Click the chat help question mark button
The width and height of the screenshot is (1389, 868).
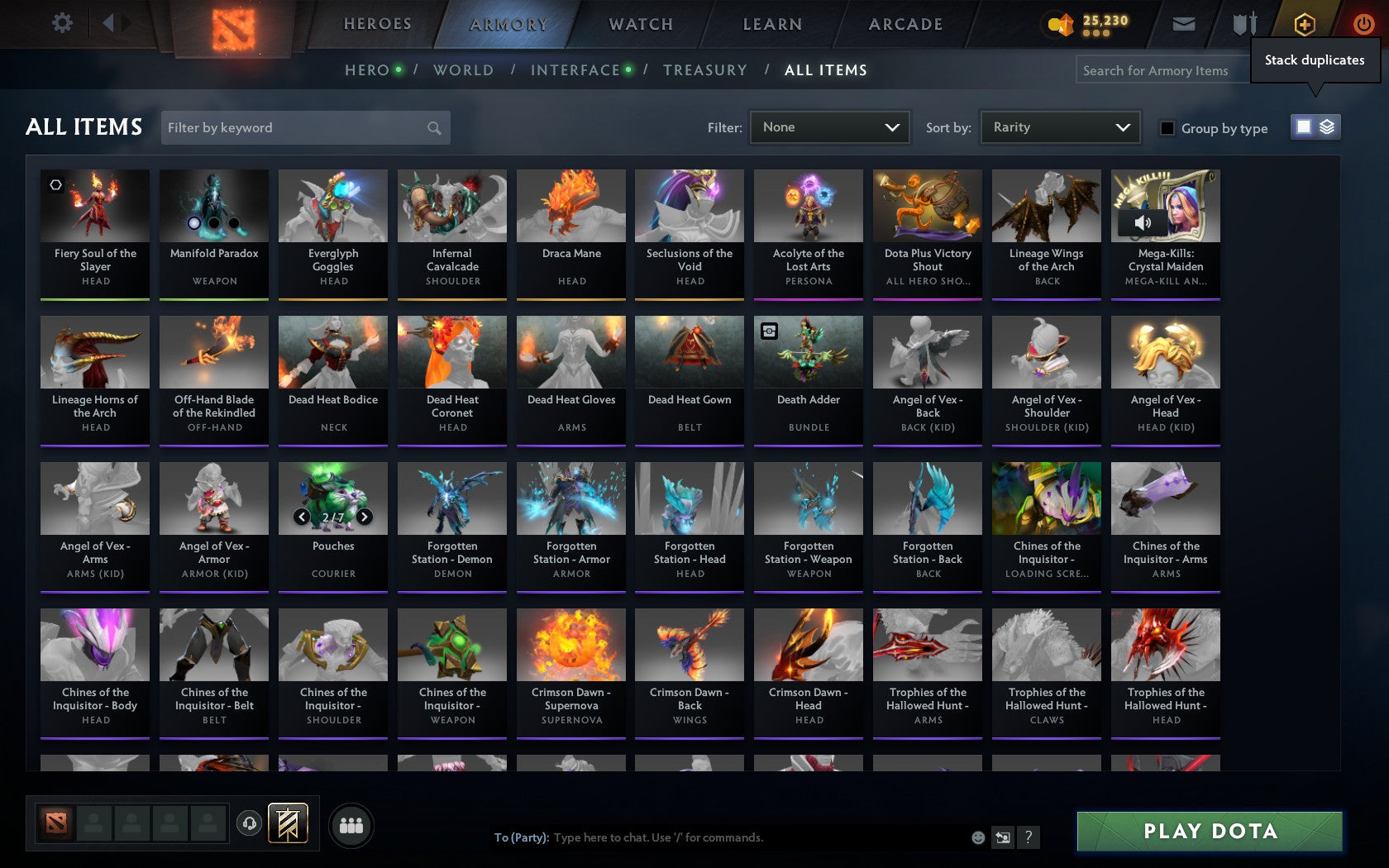tap(1028, 837)
